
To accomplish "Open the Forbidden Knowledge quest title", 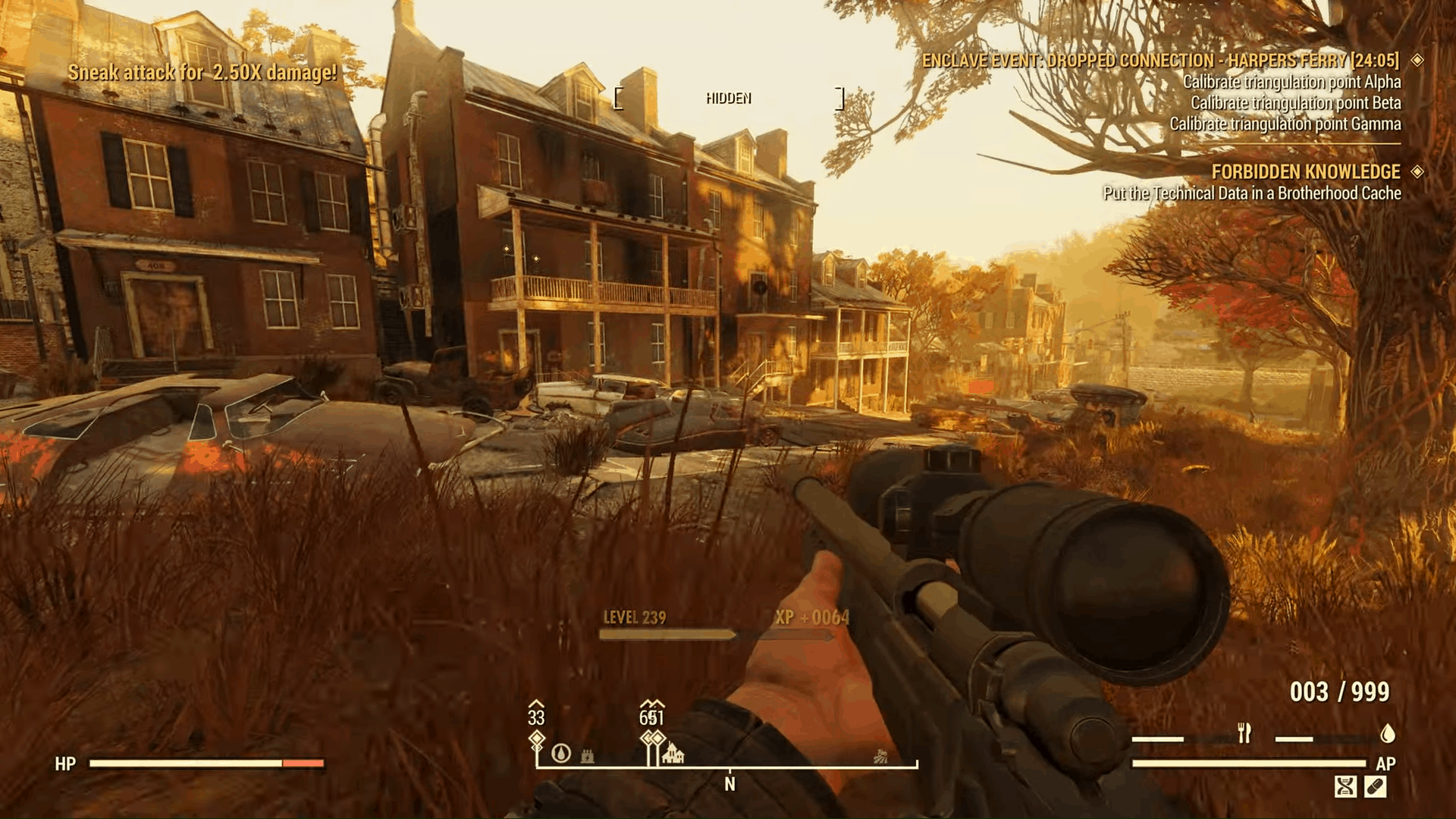I will point(1307,172).
